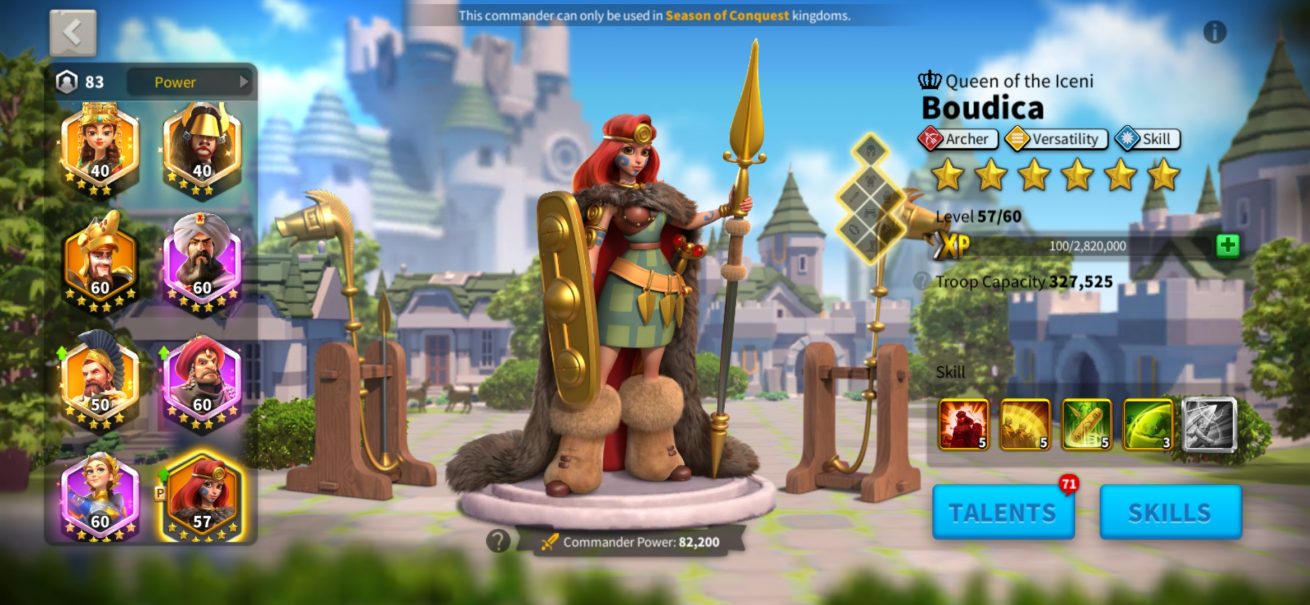The image size is (1310, 605).
Task: Select the gold-crowned bearded commander, level 60
Action: coord(99,263)
